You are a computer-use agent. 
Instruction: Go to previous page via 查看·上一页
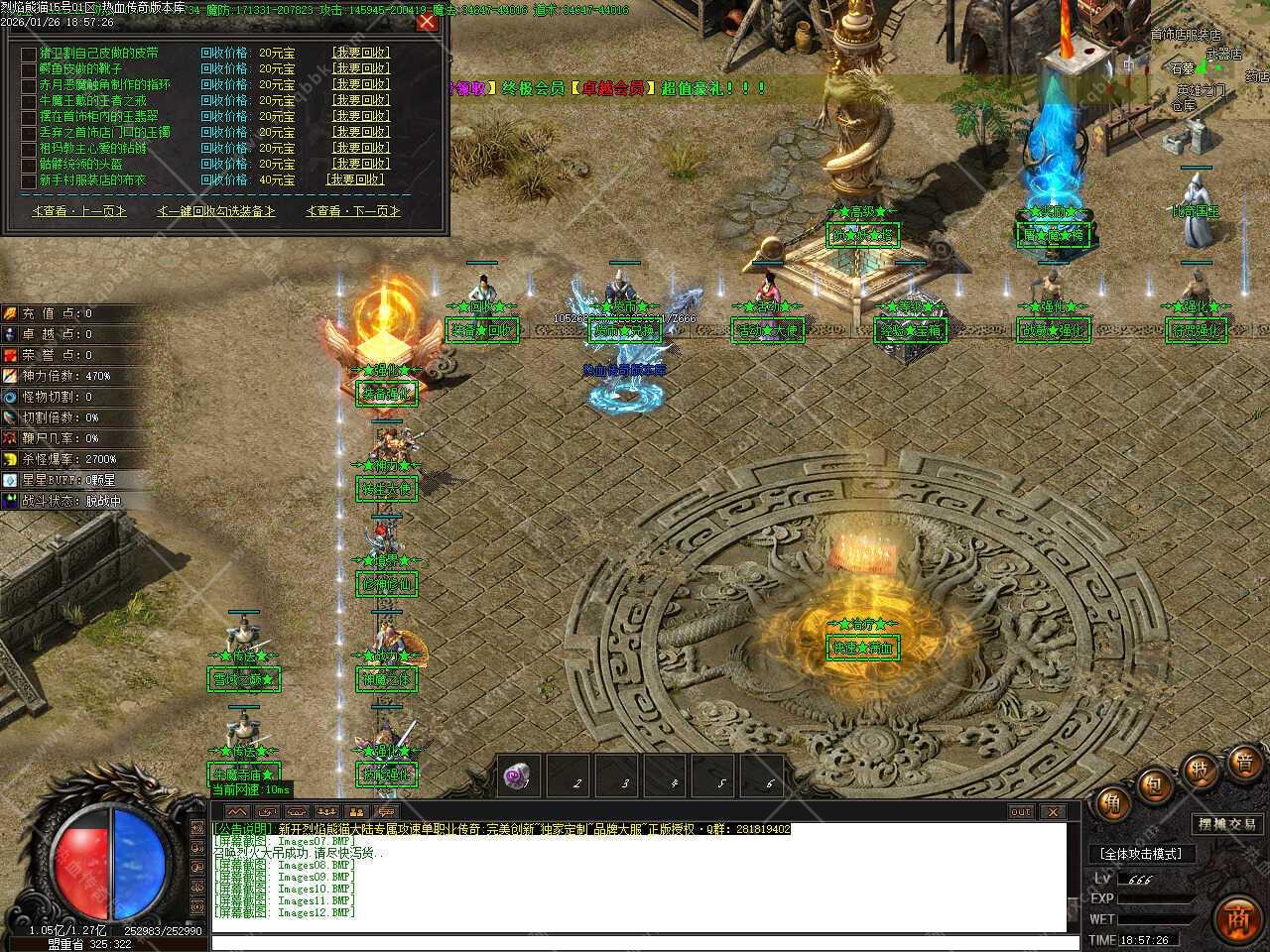(79, 211)
